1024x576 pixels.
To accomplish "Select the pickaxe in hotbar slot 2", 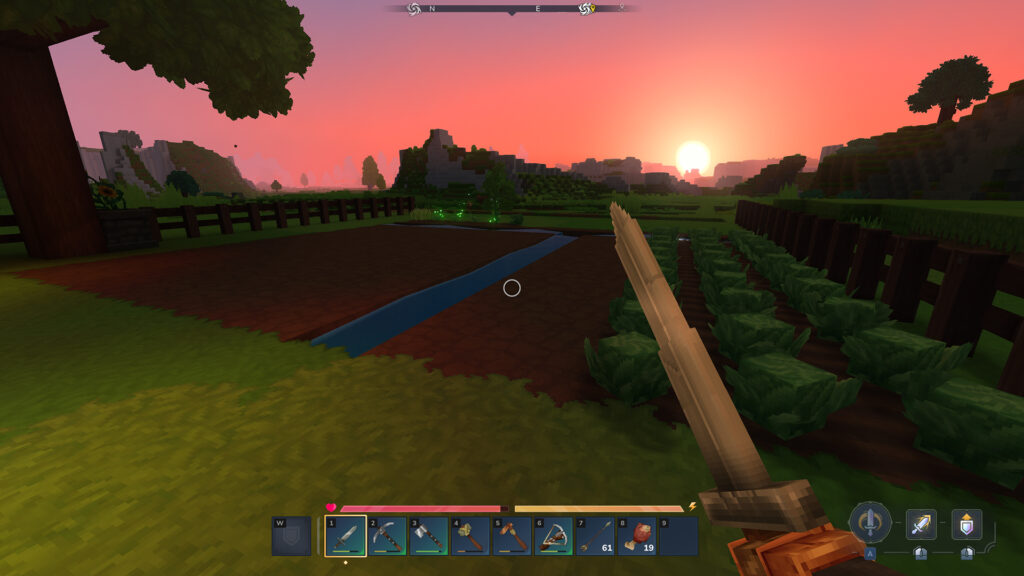I will click(387, 536).
